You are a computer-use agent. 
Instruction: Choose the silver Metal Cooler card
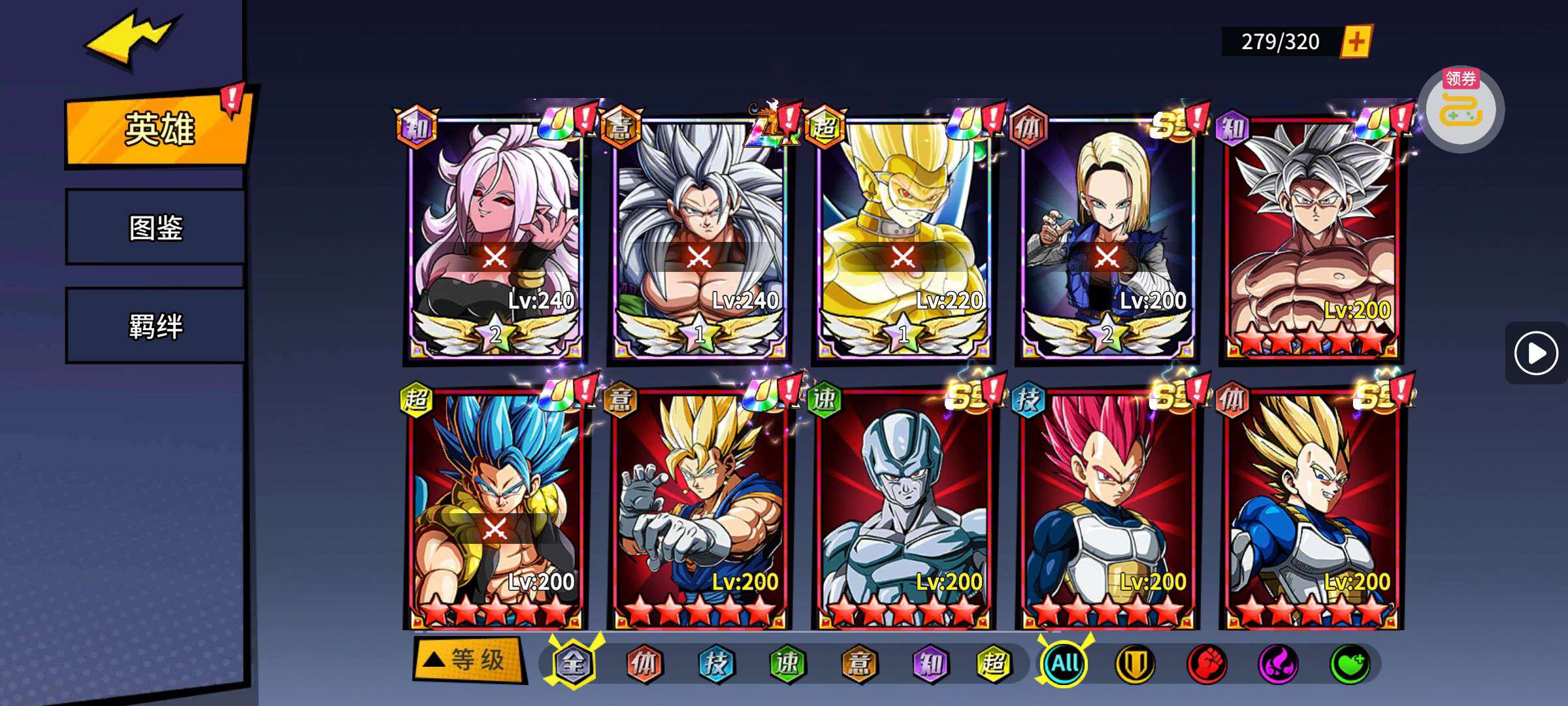tap(903, 510)
